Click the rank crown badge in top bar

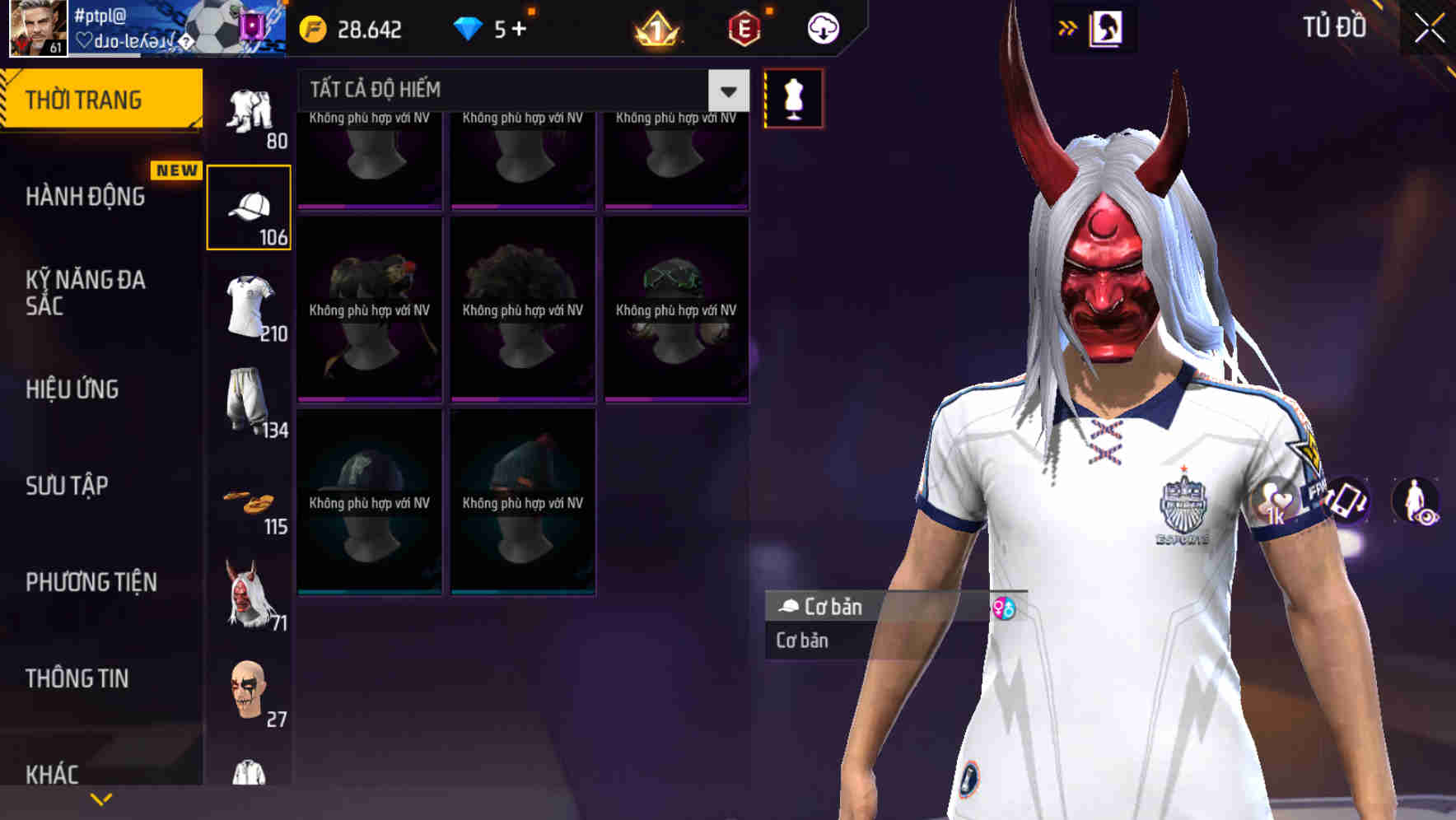[x=655, y=28]
